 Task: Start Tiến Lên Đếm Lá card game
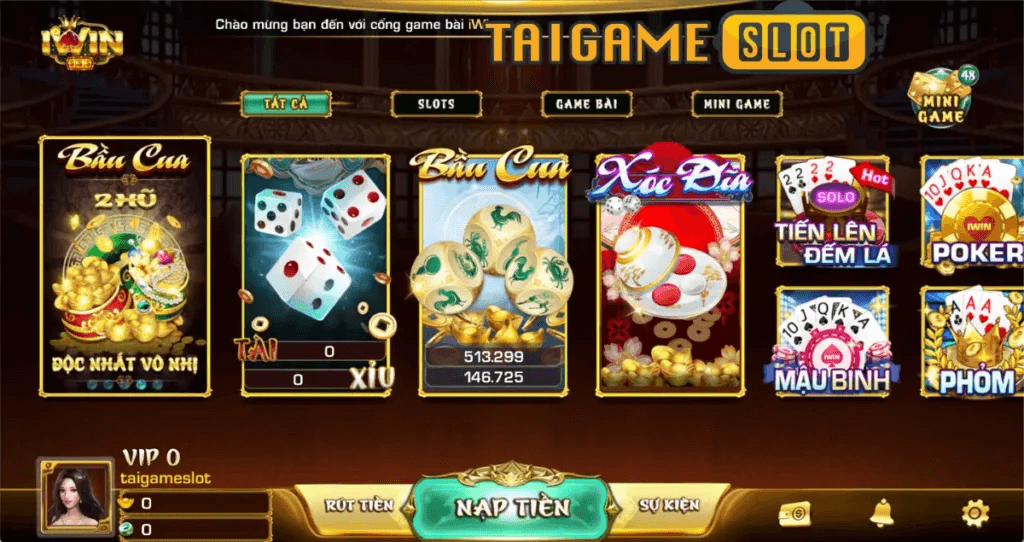tap(833, 214)
